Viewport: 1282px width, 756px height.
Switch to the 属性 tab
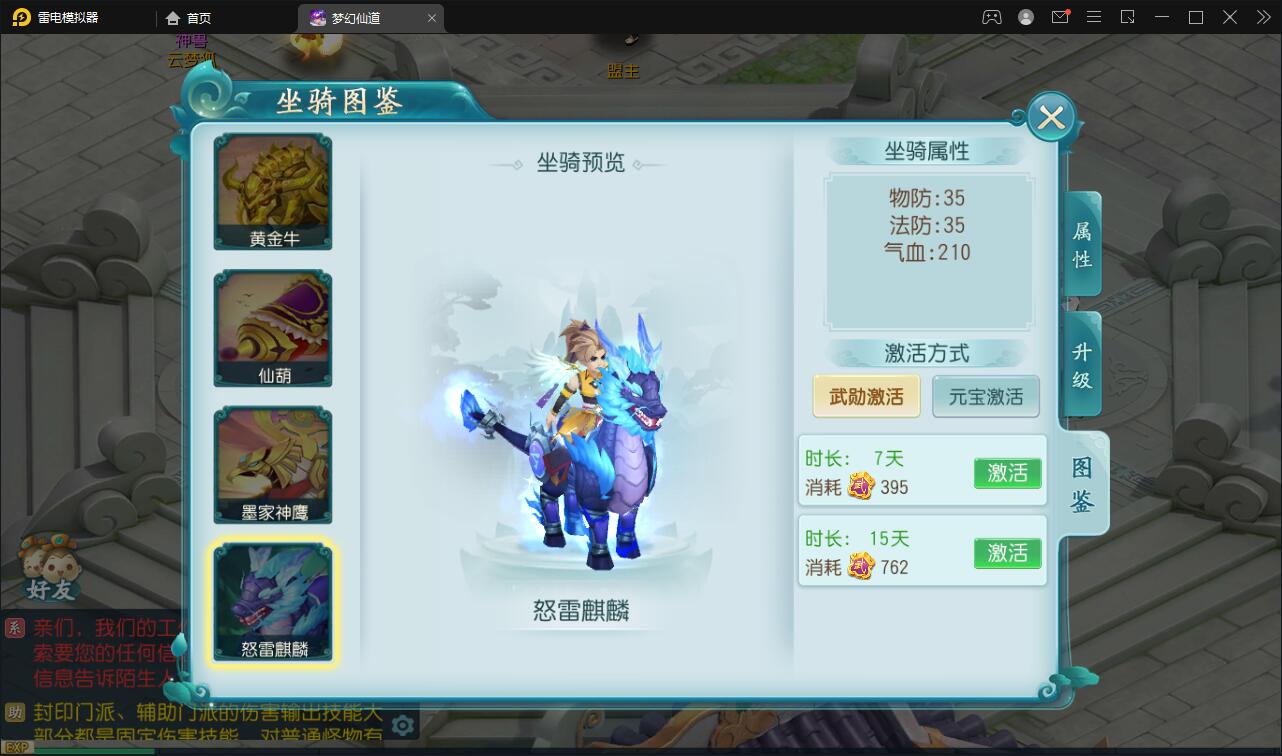[x=1081, y=243]
